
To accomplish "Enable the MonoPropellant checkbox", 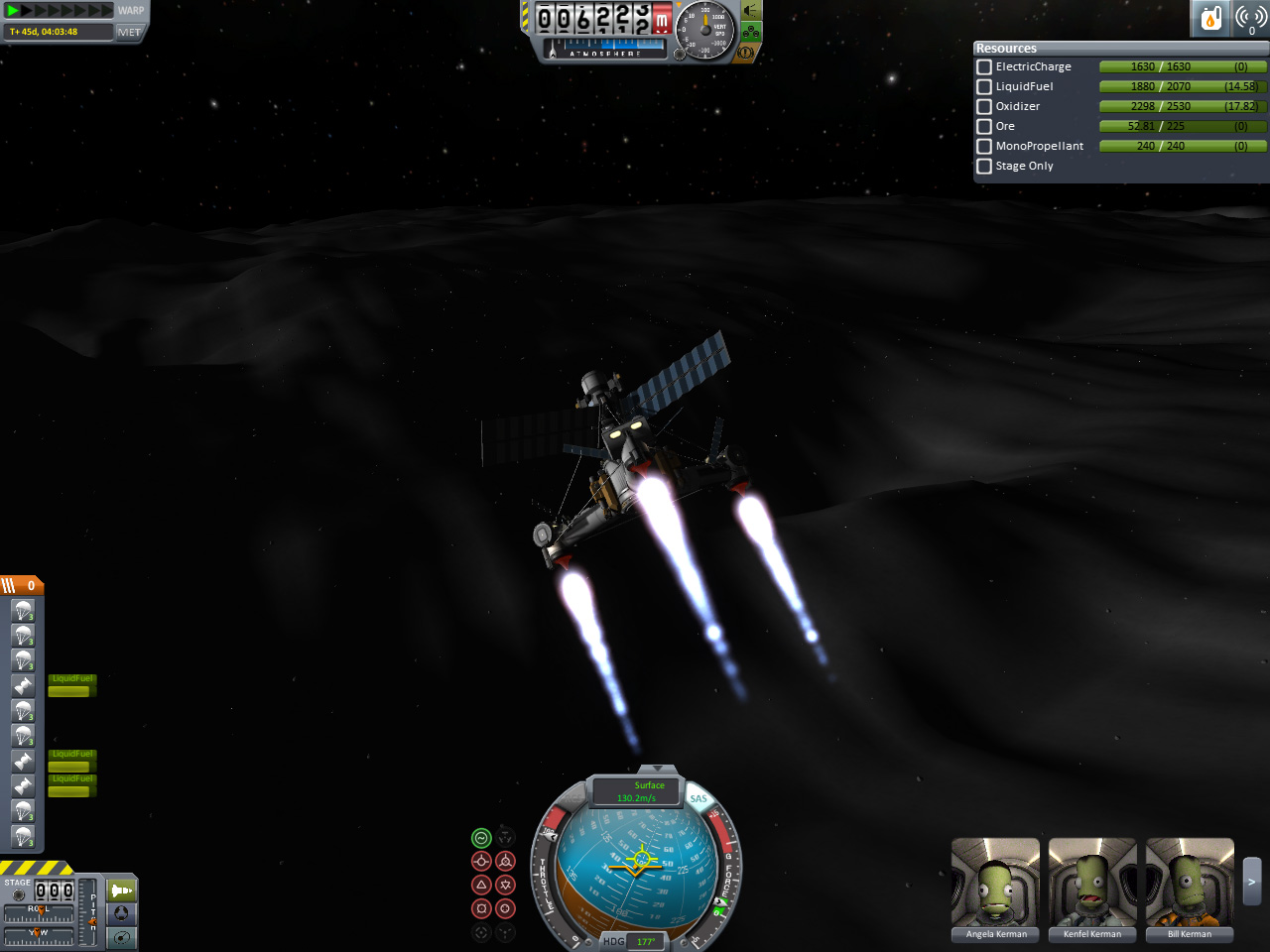I will coord(984,147).
